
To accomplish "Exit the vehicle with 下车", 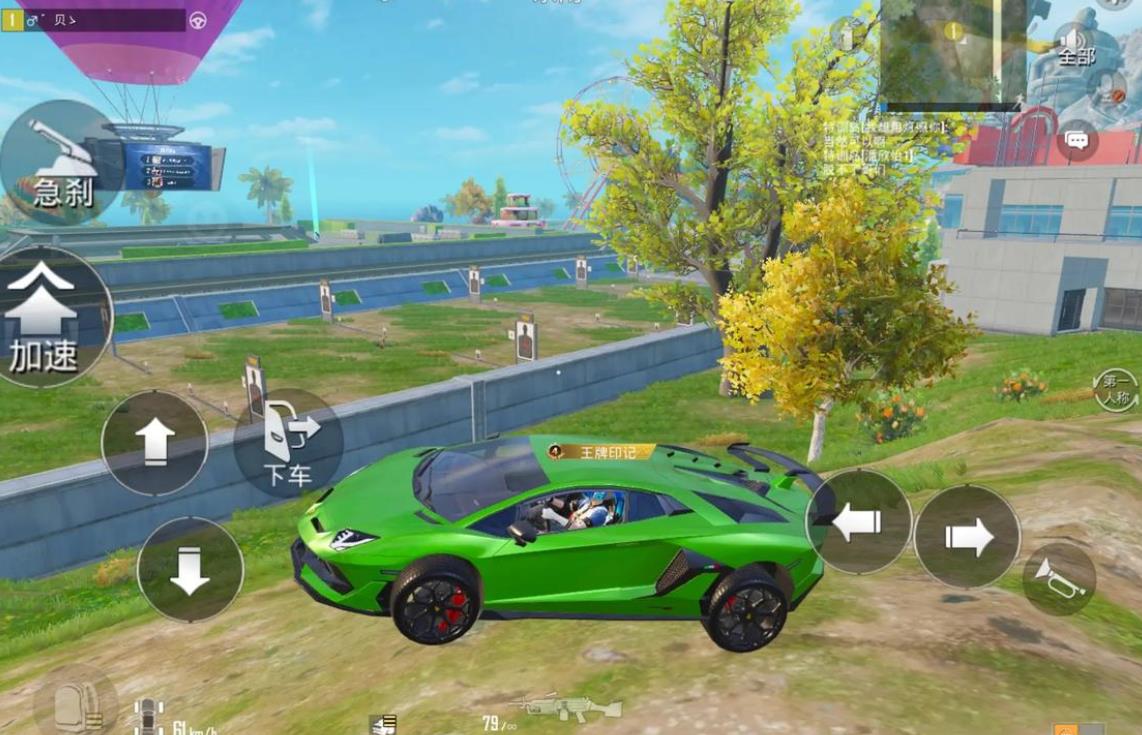I will [x=288, y=444].
